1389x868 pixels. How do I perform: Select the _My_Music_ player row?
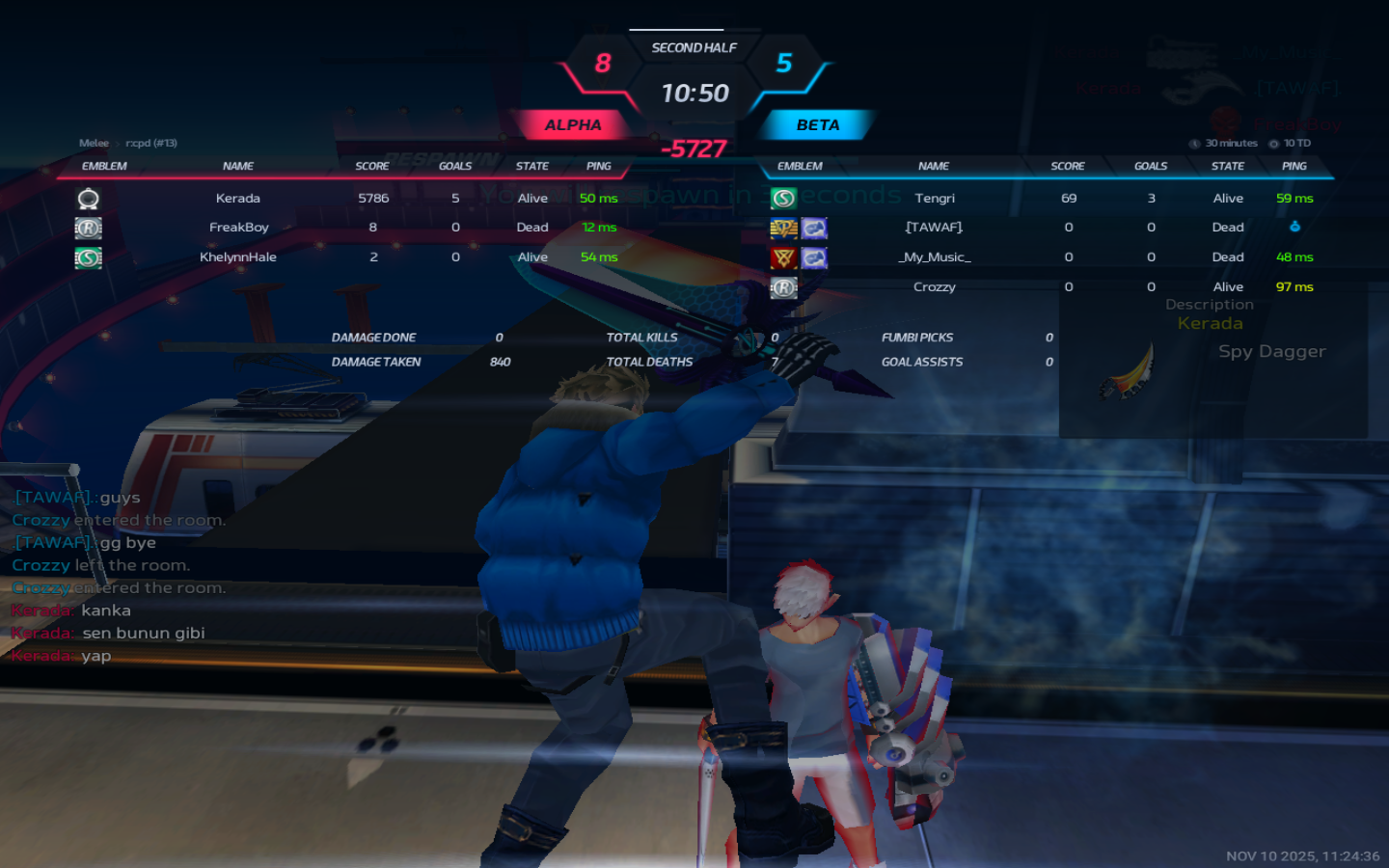pos(934,258)
